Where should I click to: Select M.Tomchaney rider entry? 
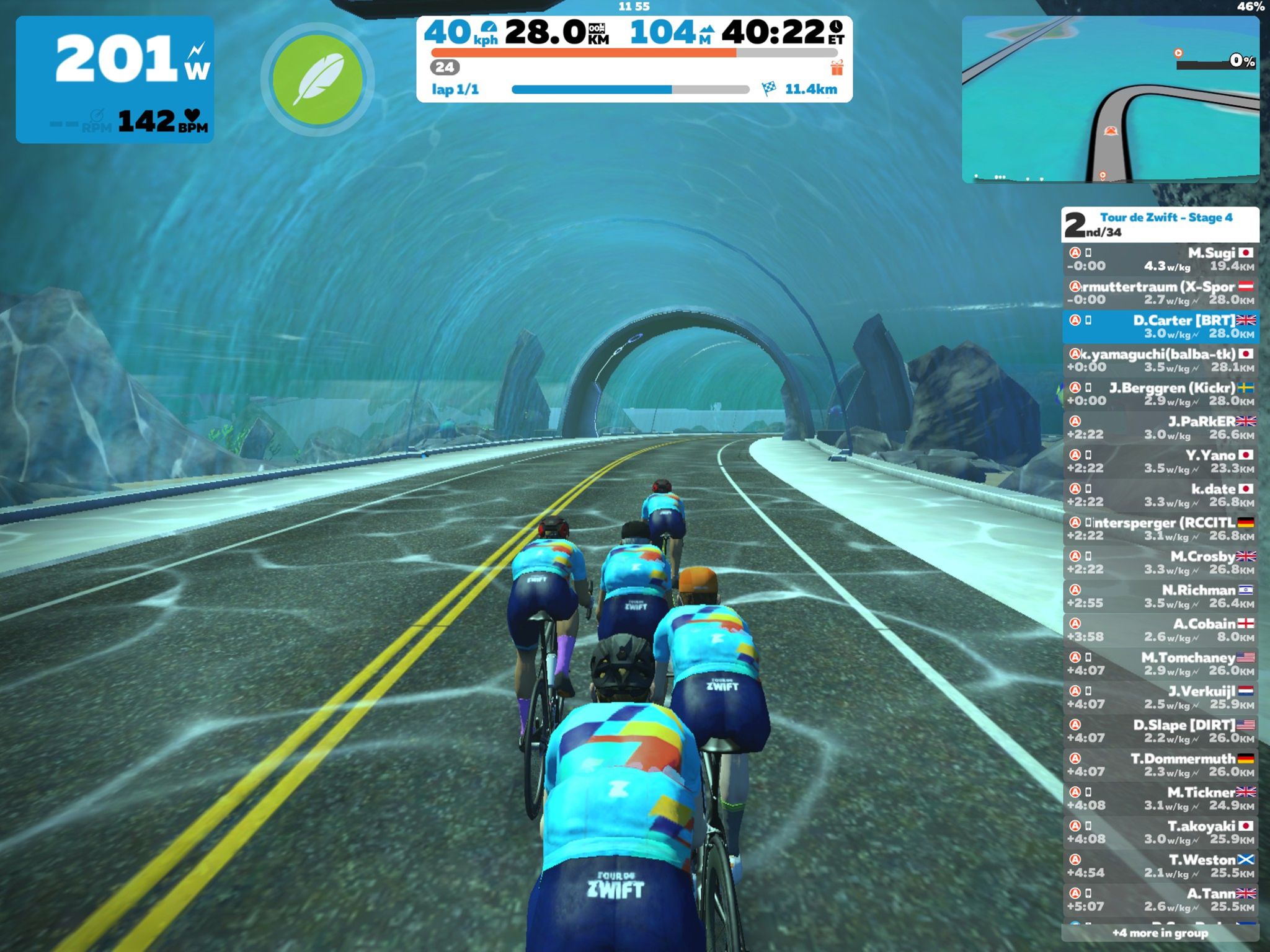[1160, 663]
